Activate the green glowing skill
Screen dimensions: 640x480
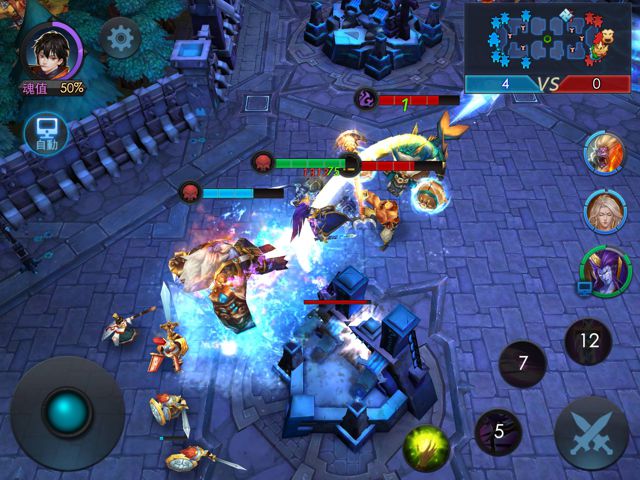pos(427,447)
